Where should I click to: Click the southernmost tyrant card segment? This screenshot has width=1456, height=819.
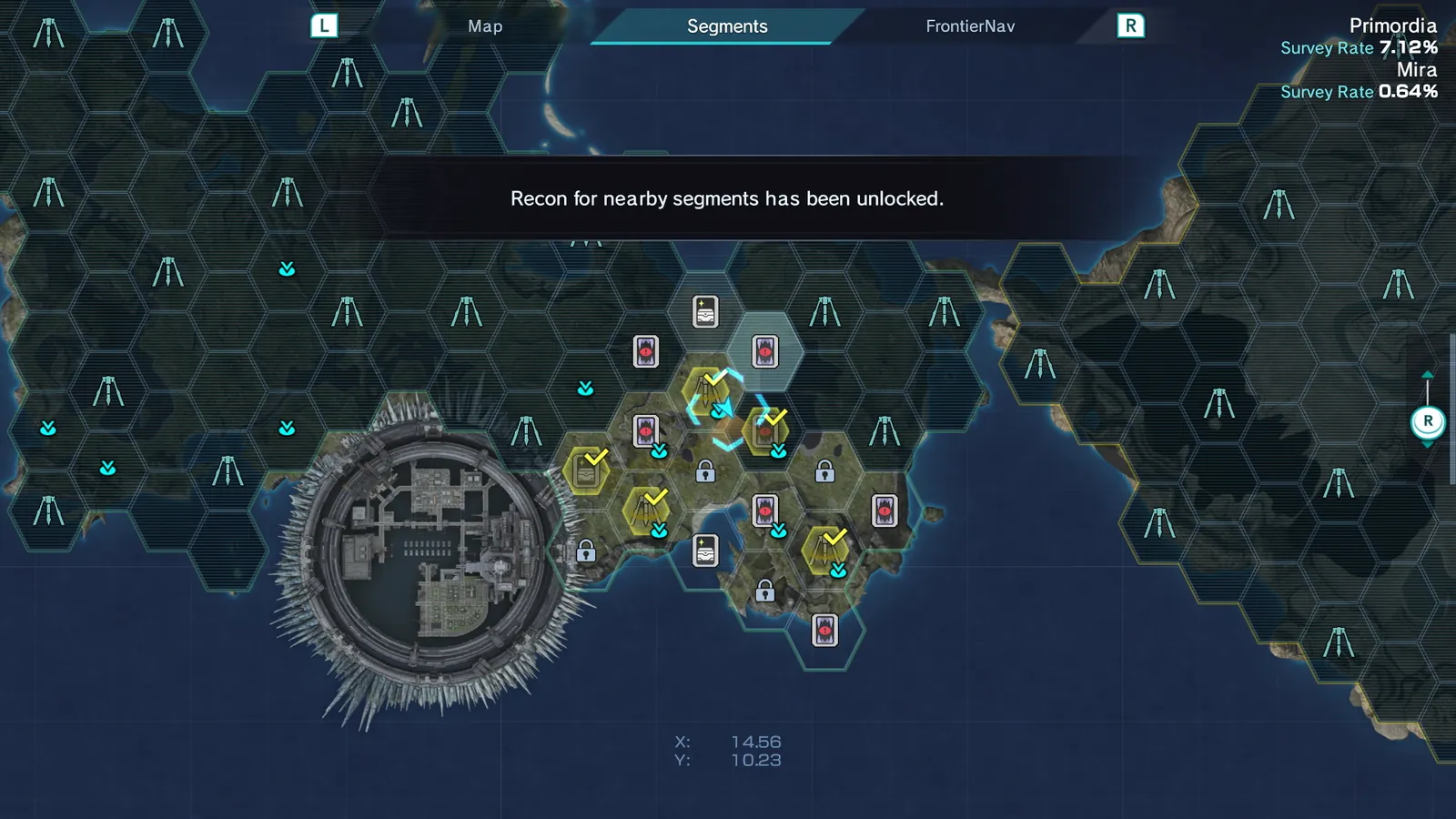coord(824,628)
